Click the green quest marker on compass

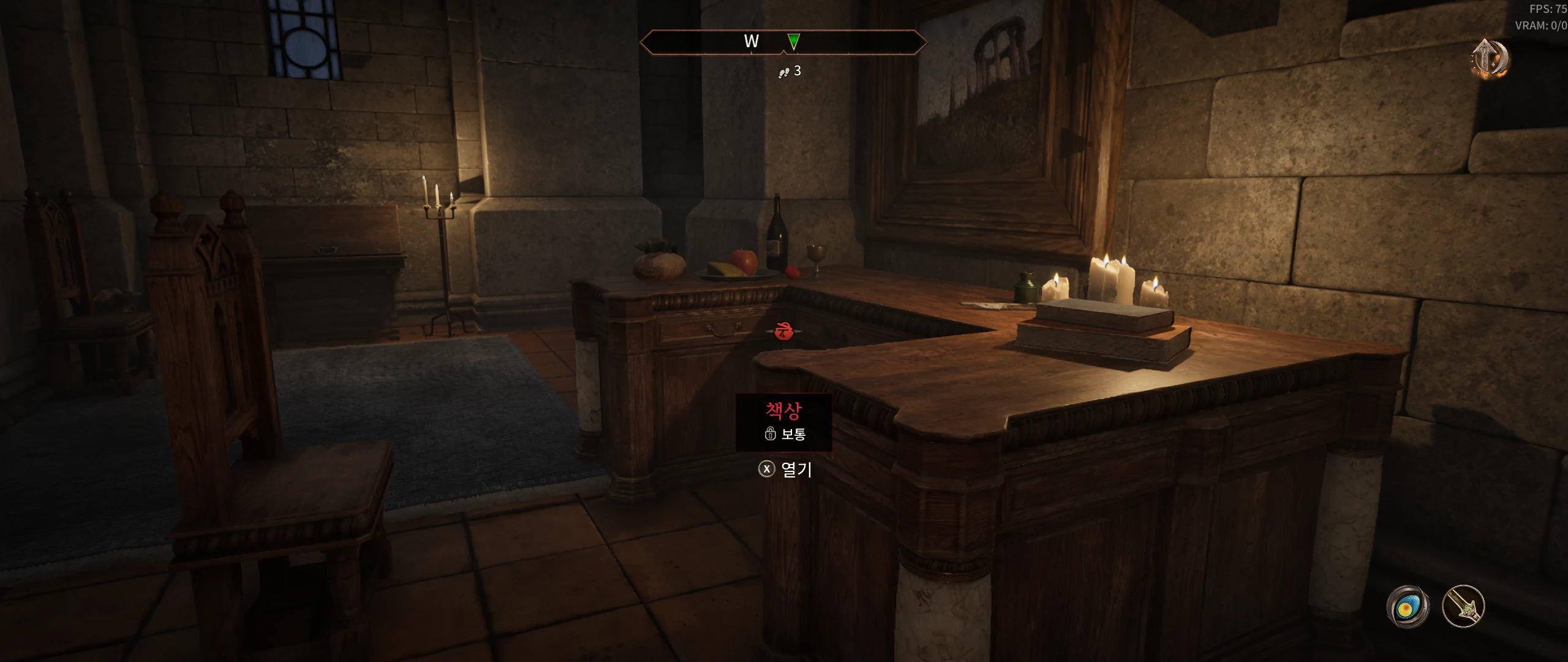(x=793, y=42)
